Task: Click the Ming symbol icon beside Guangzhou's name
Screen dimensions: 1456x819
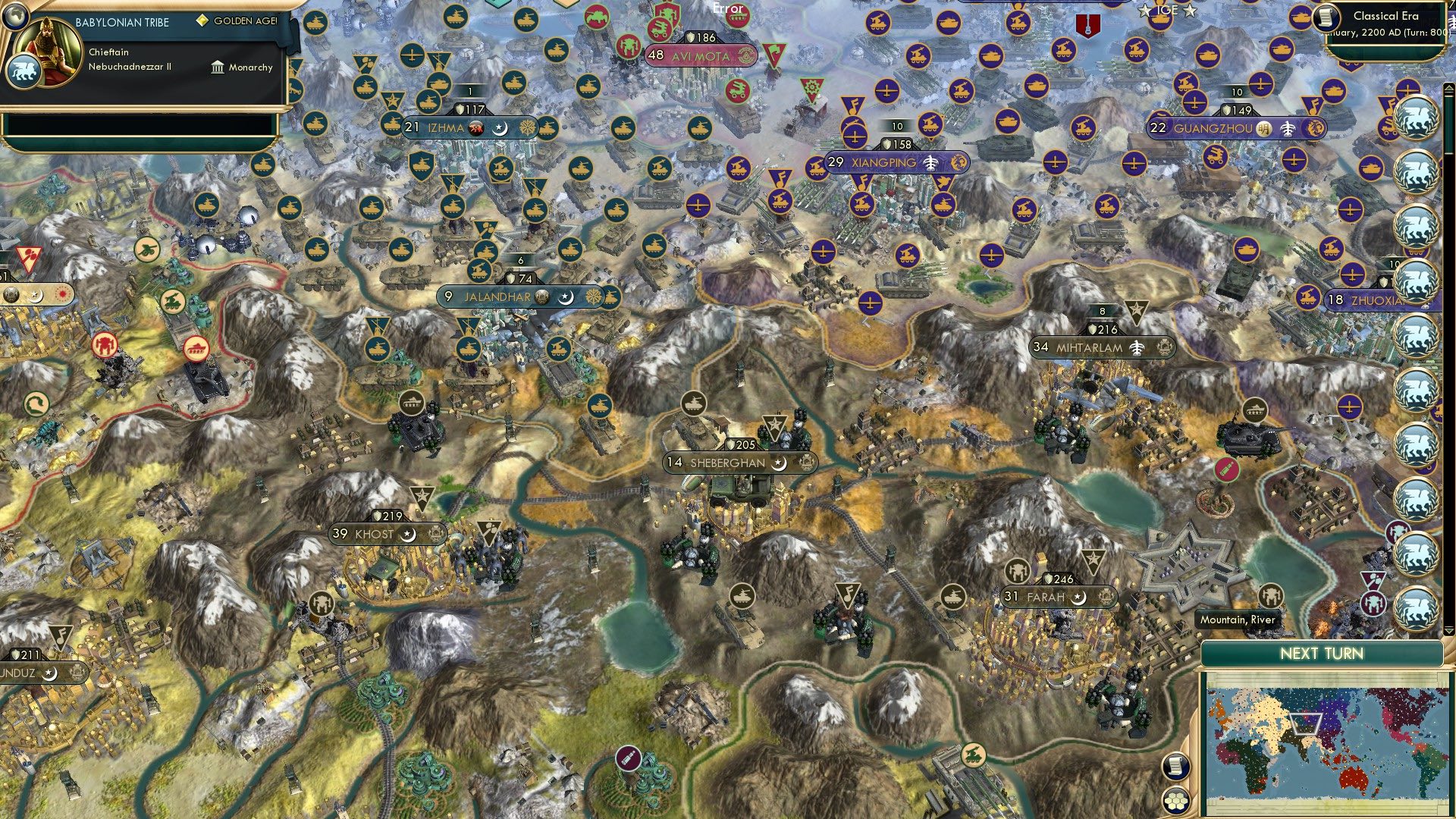Action: click(x=1264, y=129)
